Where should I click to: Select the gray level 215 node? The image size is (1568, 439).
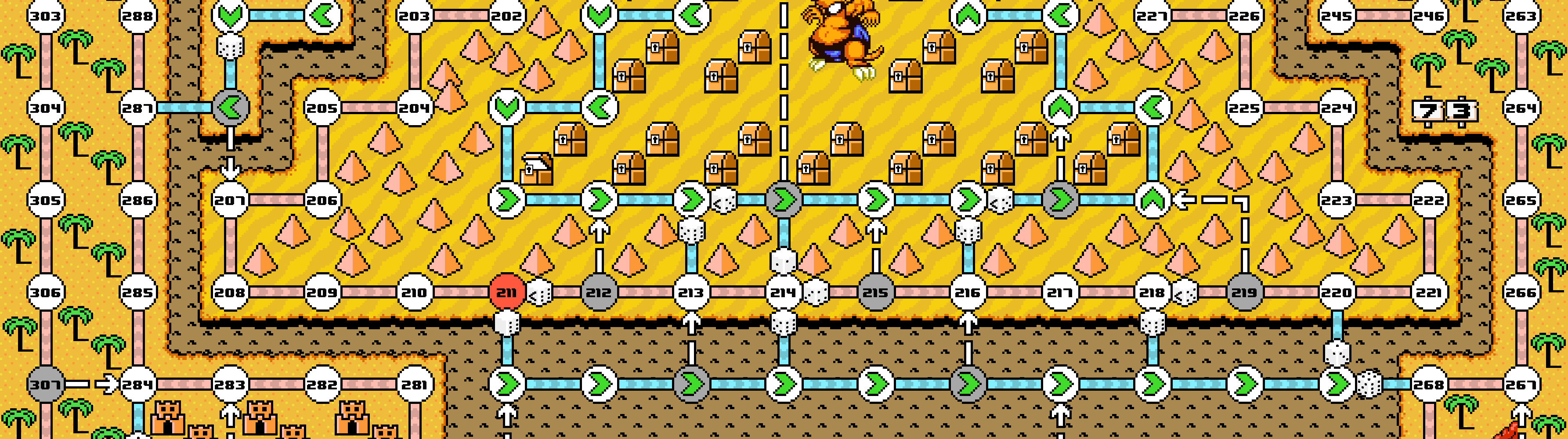[x=875, y=292]
